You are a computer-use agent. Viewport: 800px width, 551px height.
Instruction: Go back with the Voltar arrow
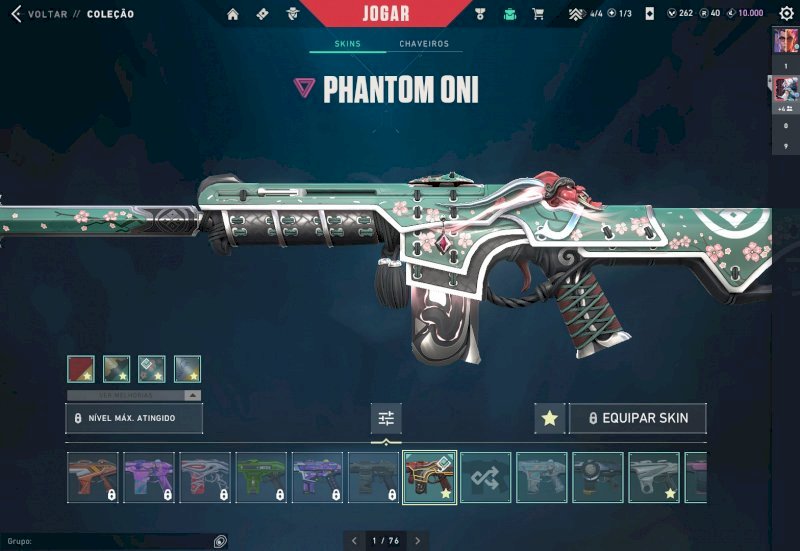point(15,14)
